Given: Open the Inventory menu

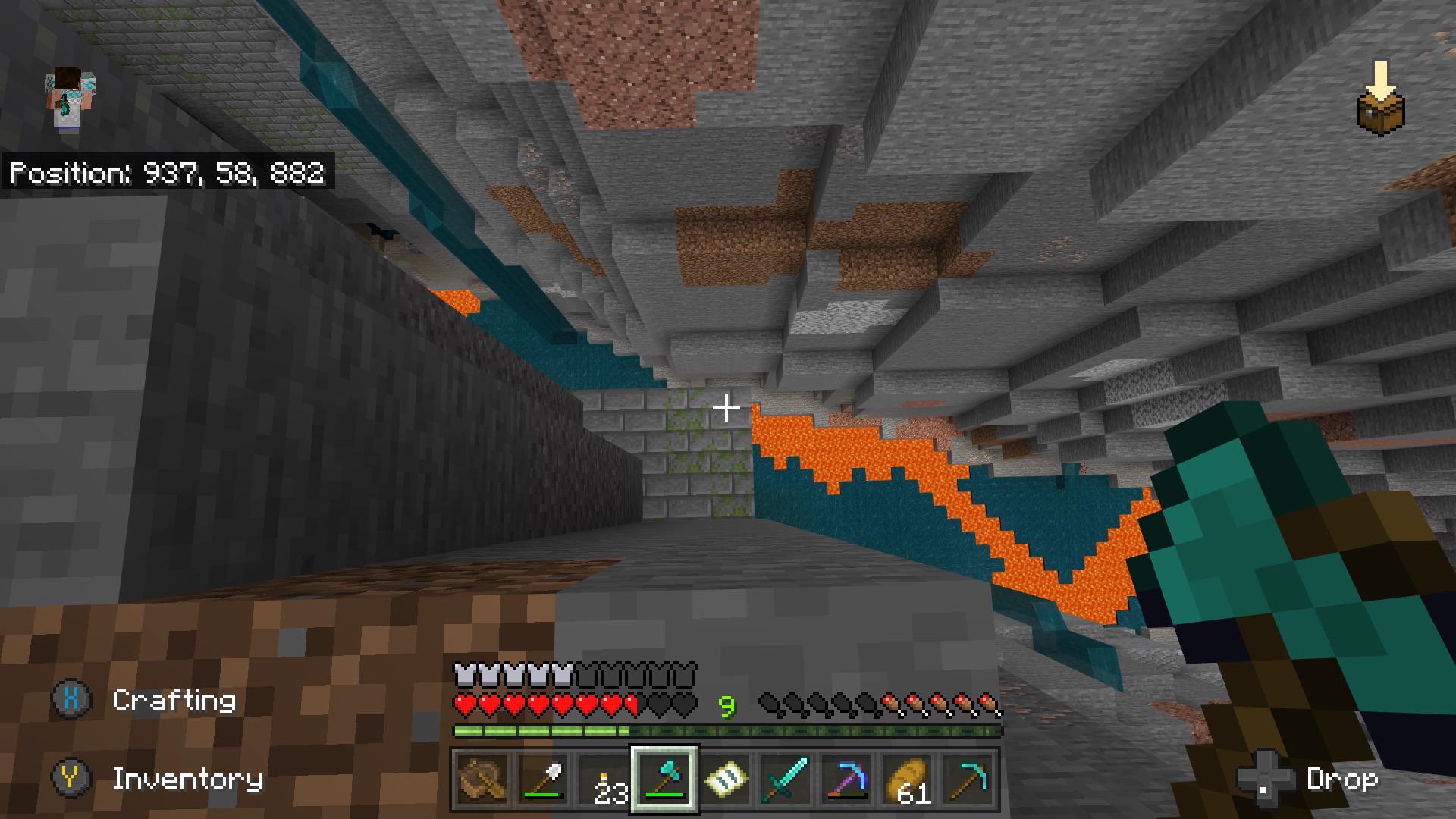Looking at the screenshot, I should (187, 780).
